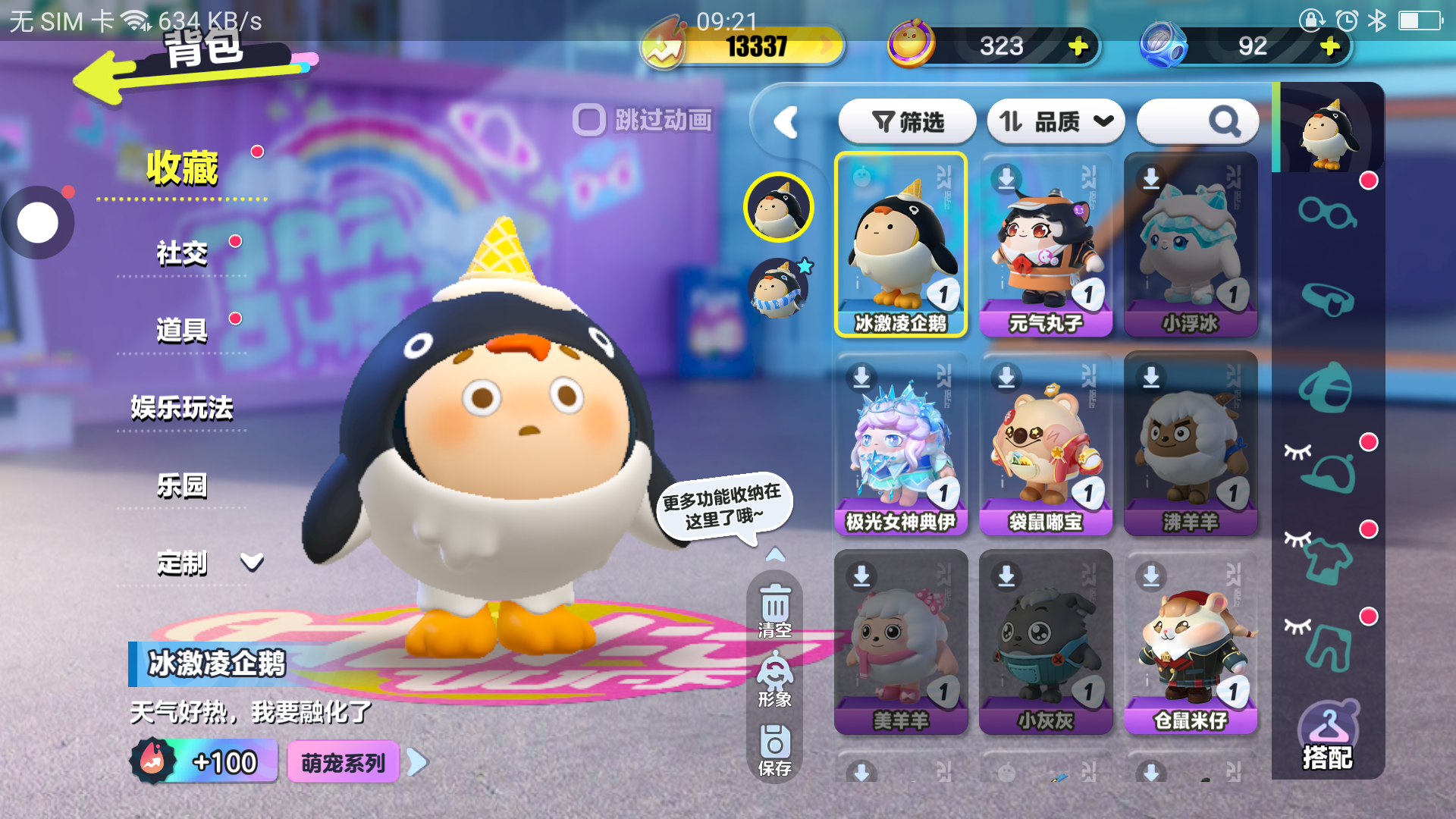Clear the outfit with 清空 trash button

click(774, 611)
